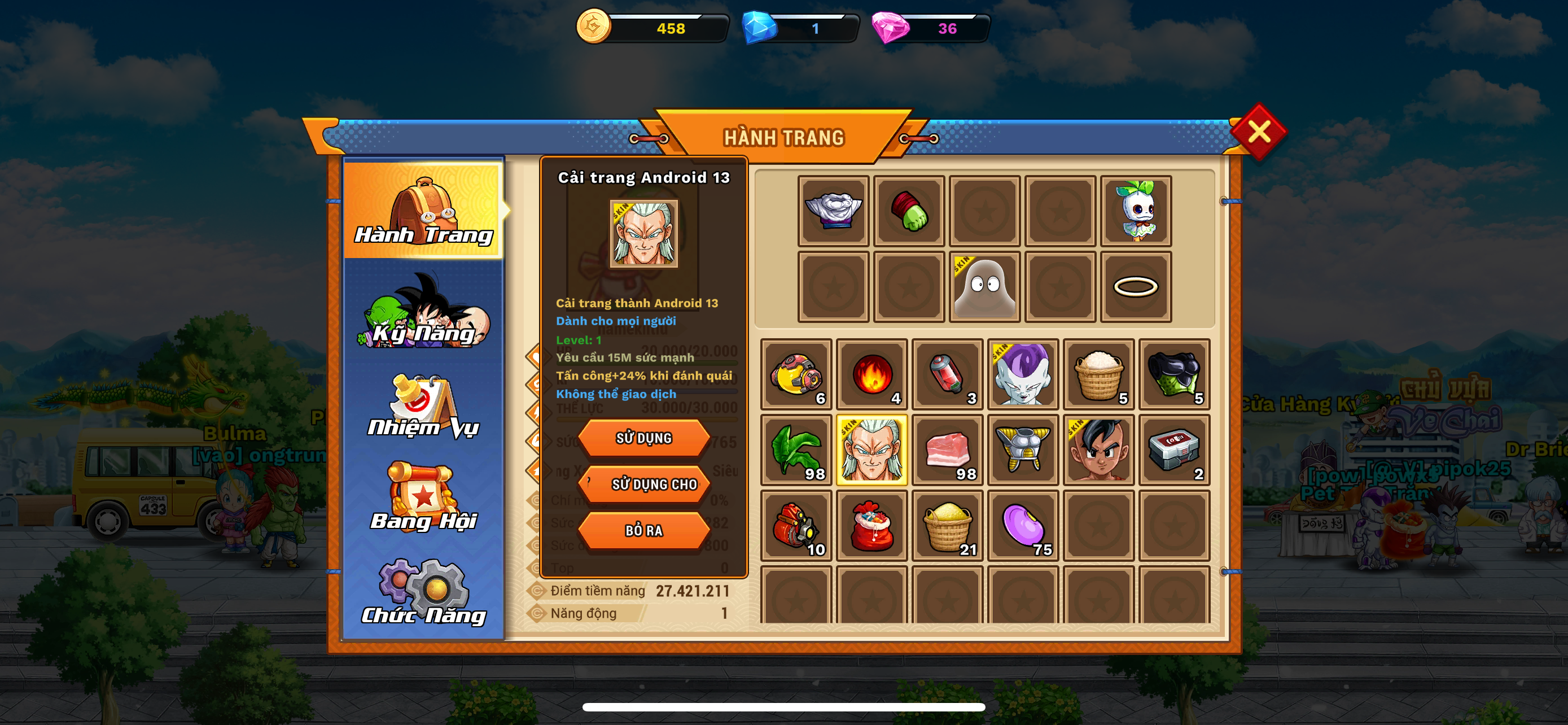
Task: Switch to the Kỹ Năng tab
Action: point(424,313)
